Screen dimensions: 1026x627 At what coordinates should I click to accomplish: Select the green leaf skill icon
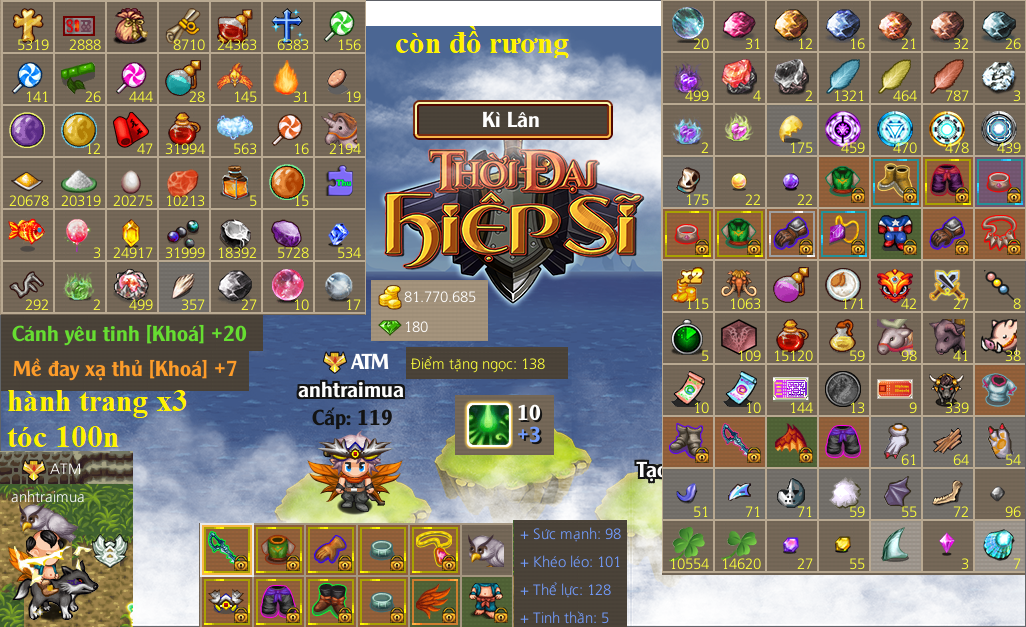(489, 424)
